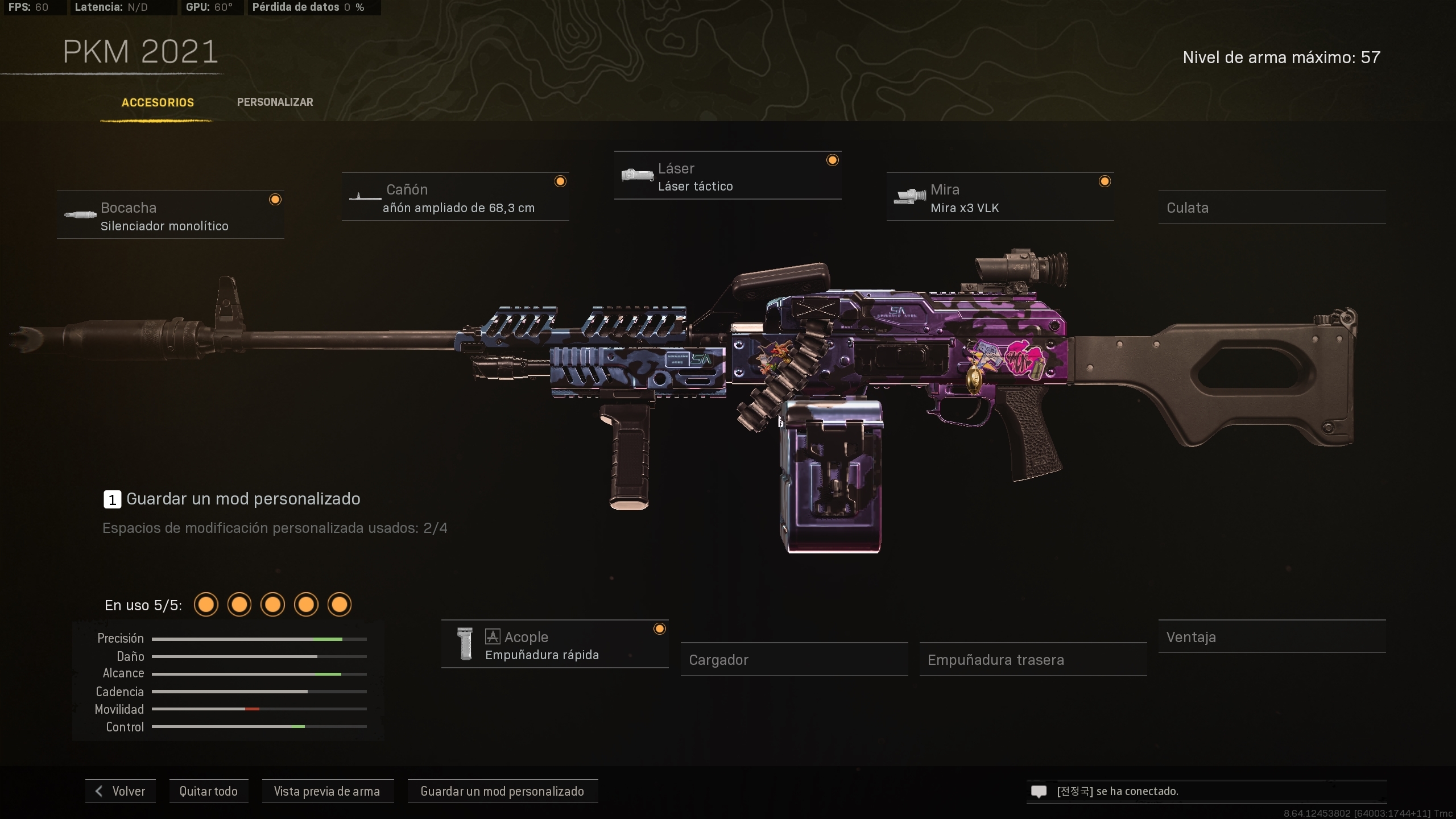The height and width of the screenshot is (819, 1456).
Task: Select the Accesorios tab
Action: pos(157,102)
